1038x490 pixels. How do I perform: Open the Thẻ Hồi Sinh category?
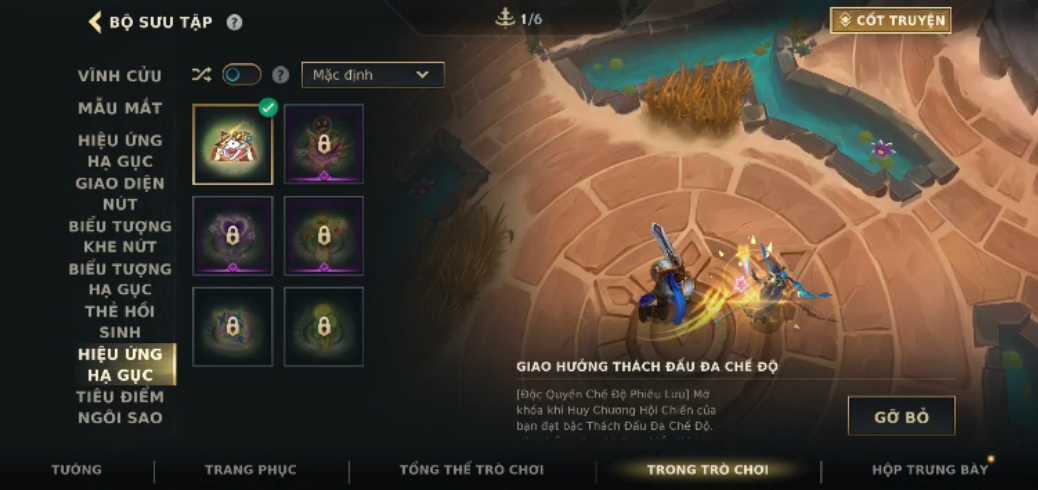120,322
